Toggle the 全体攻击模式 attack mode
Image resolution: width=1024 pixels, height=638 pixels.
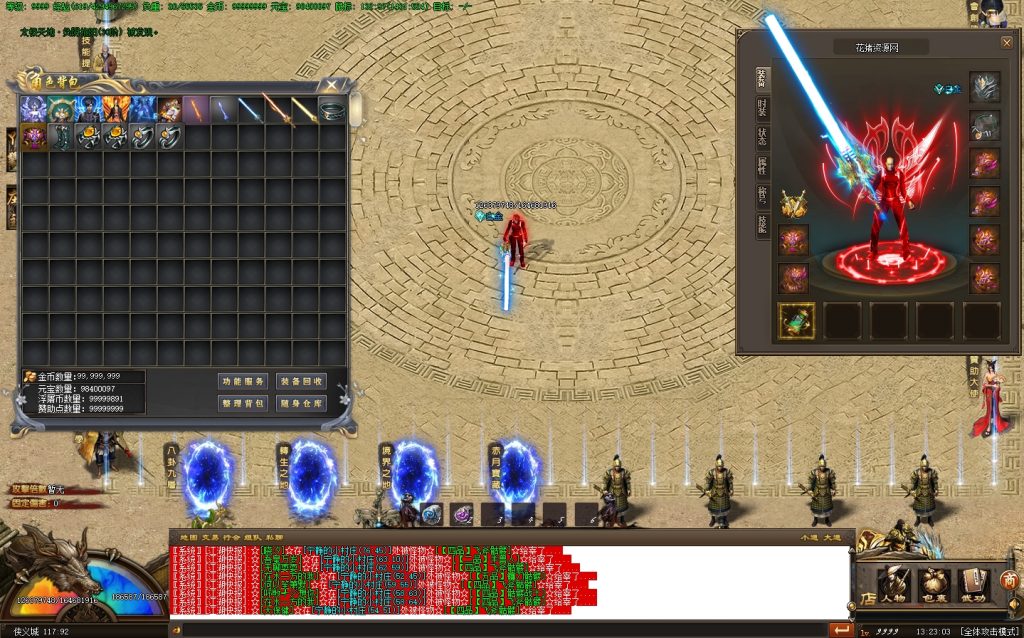(988, 631)
